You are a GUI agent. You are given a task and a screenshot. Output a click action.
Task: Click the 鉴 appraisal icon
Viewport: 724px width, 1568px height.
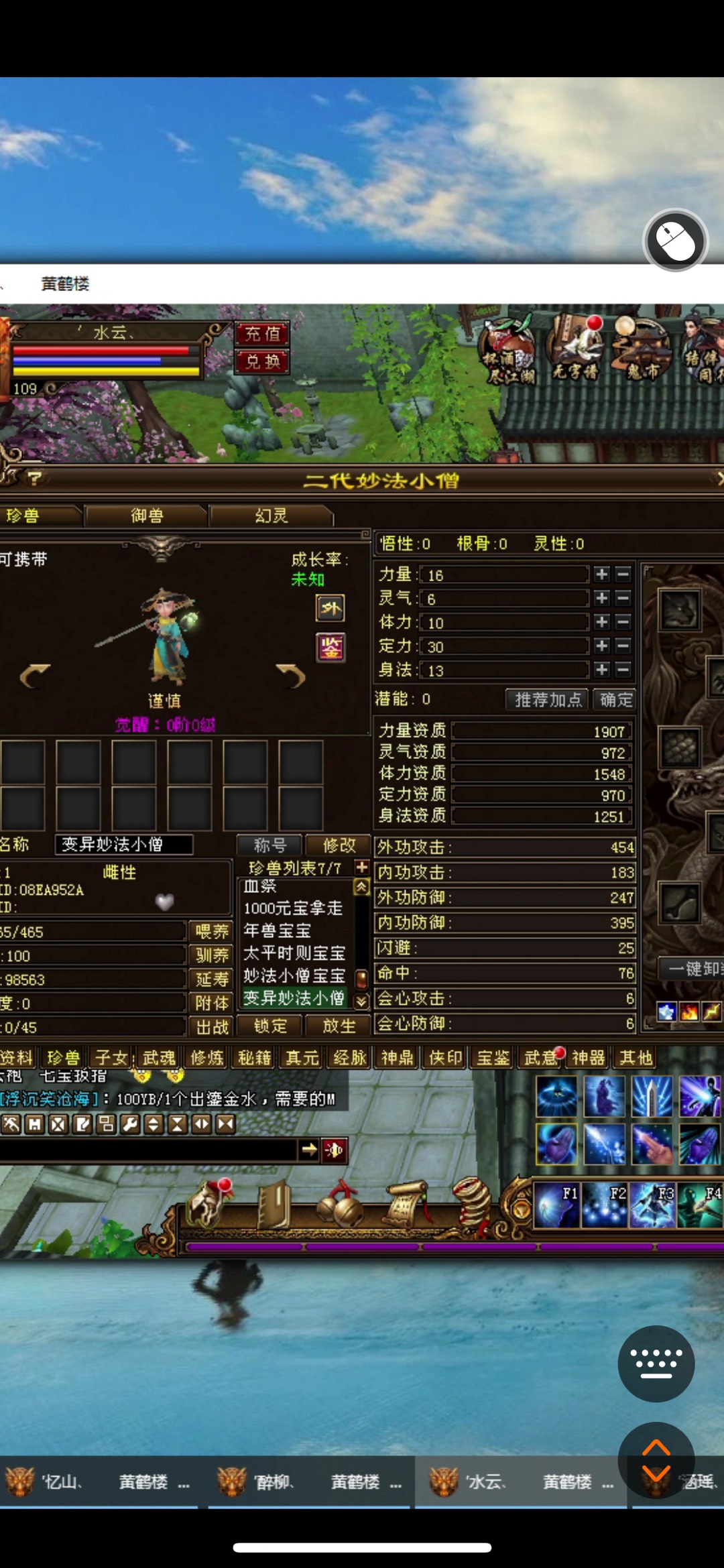coord(330,648)
